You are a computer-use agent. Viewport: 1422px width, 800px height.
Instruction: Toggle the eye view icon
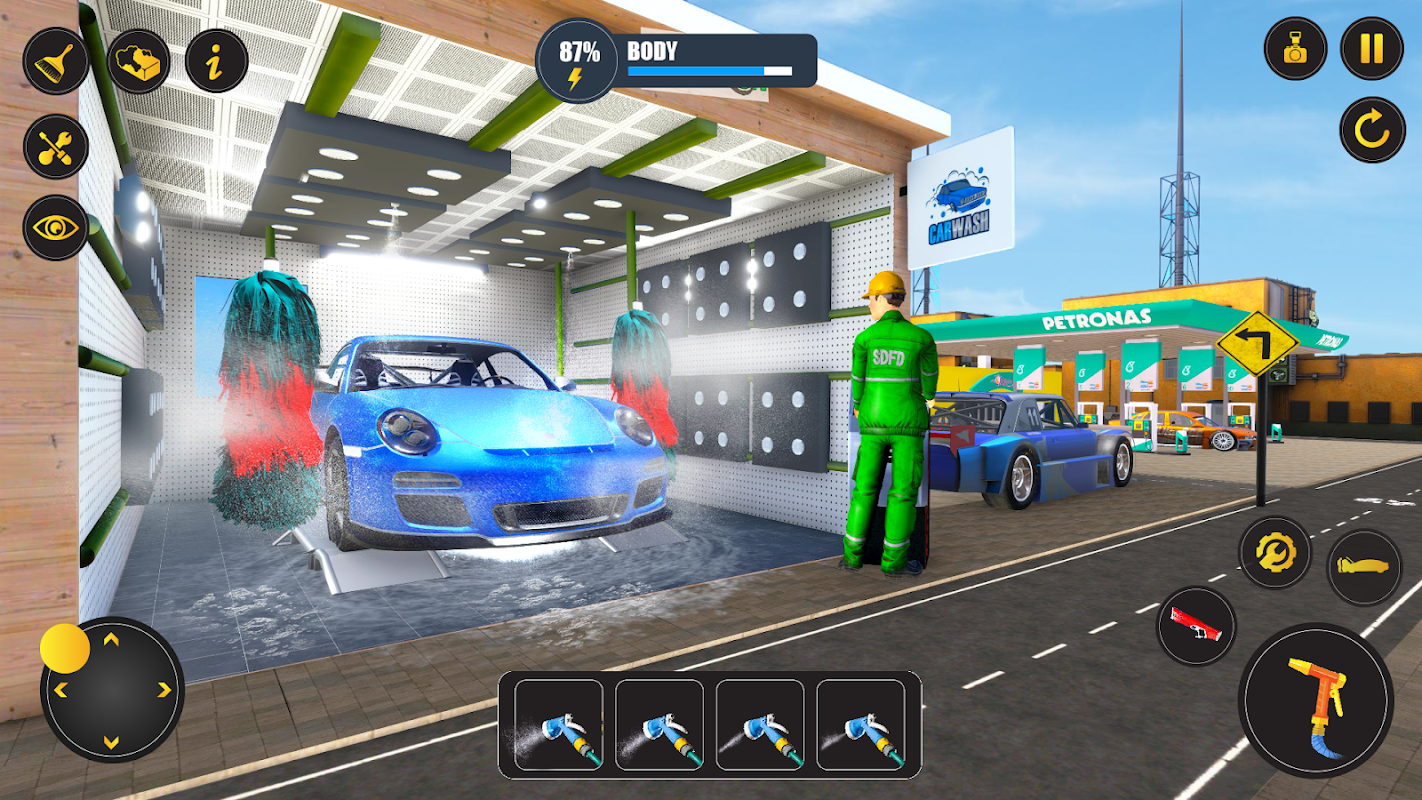(x=55, y=228)
